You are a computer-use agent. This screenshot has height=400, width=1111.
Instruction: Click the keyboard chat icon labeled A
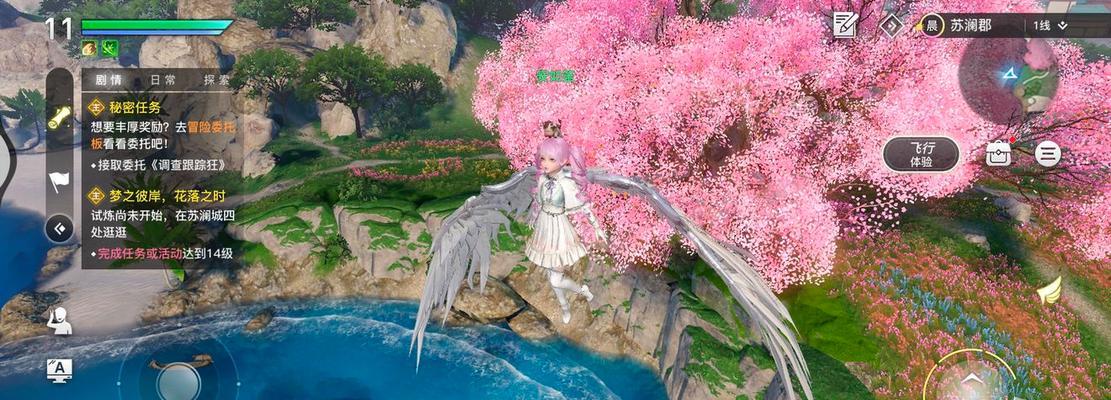coord(59,370)
